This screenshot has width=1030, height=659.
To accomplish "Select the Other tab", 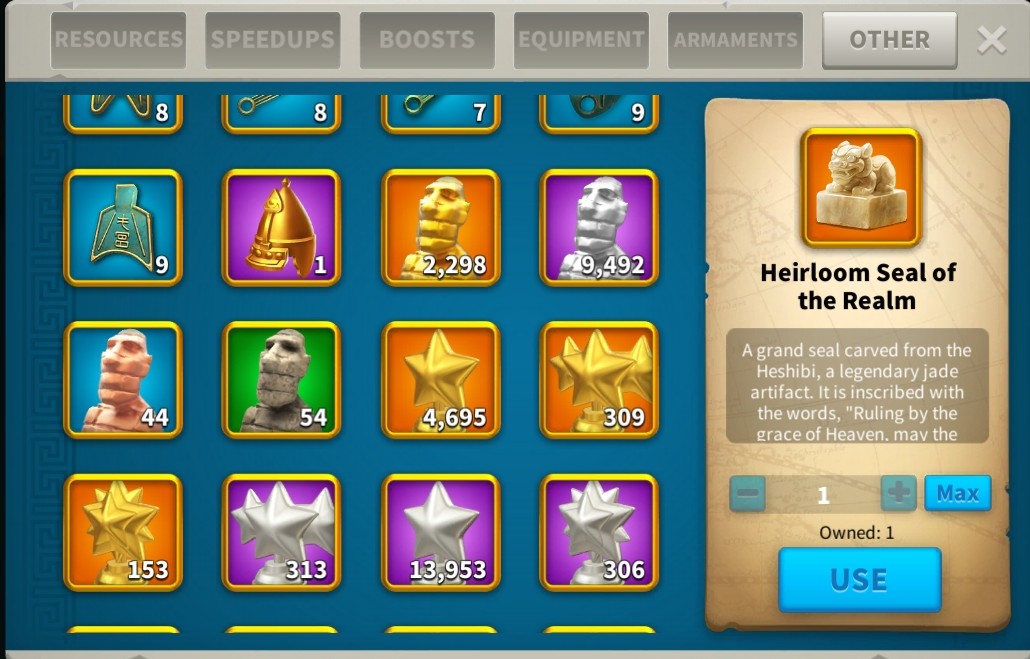I will (889, 40).
